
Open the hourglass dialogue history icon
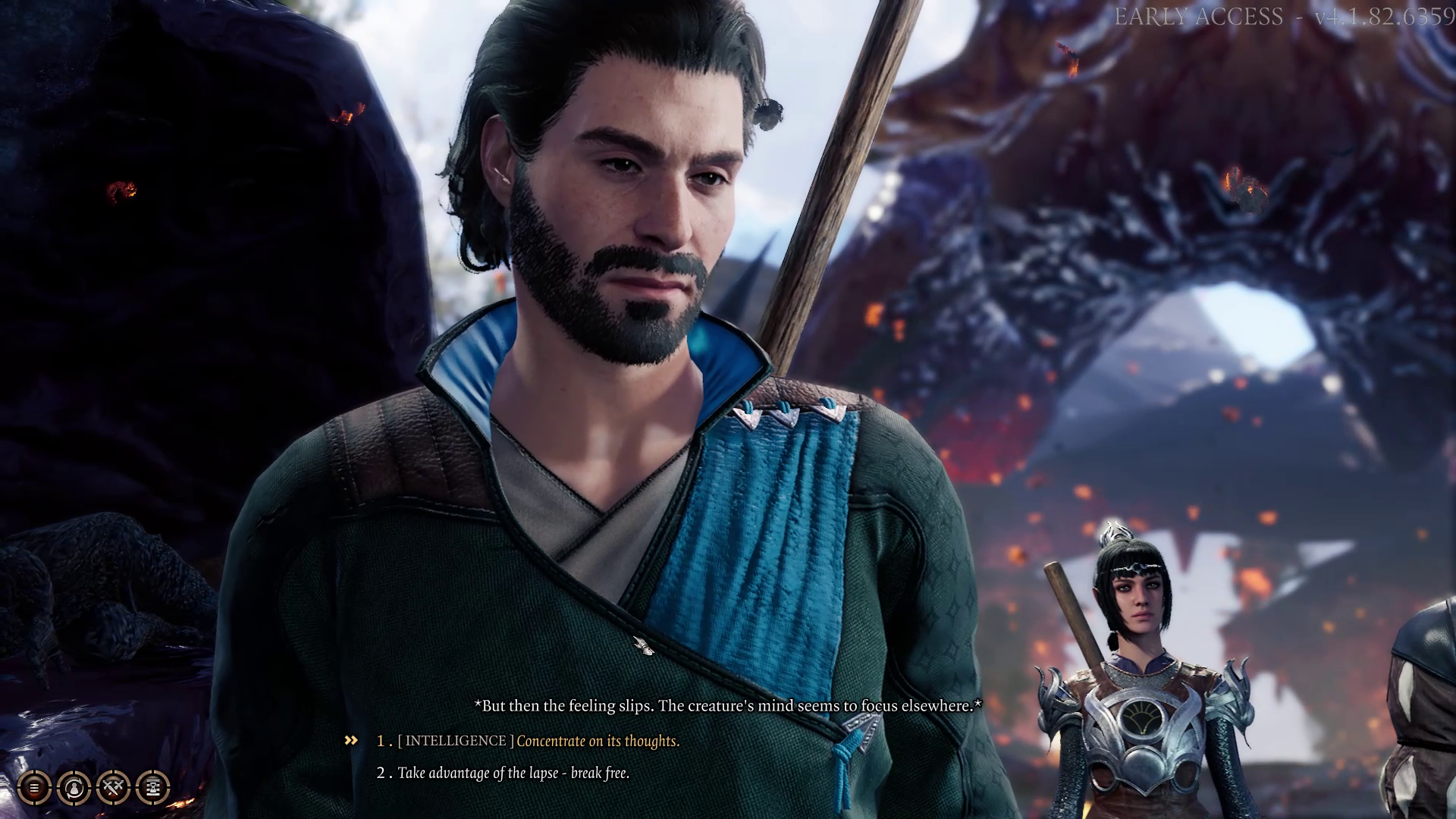tap(152, 788)
